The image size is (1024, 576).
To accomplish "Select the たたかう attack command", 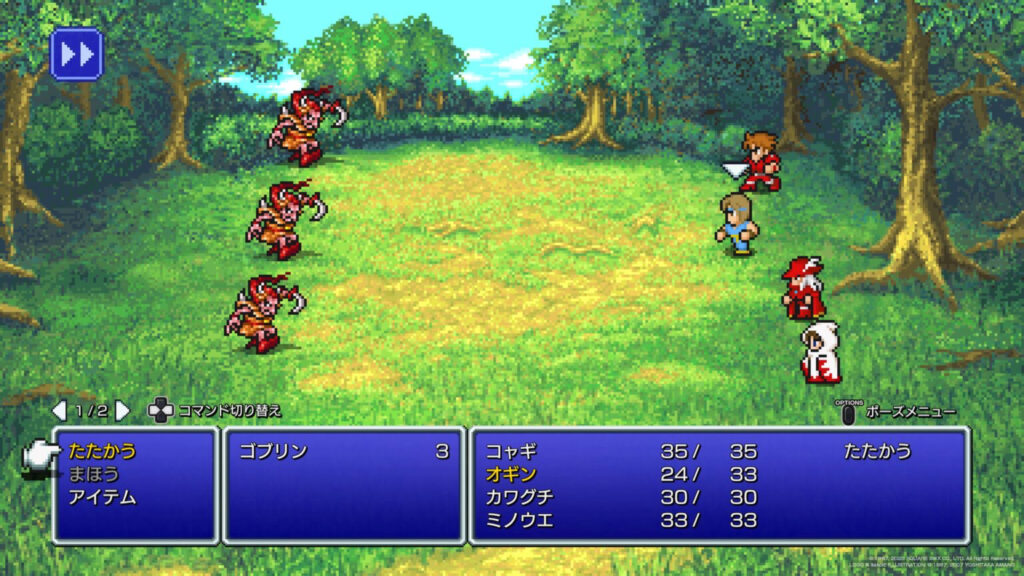I will (x=103, y=451).
